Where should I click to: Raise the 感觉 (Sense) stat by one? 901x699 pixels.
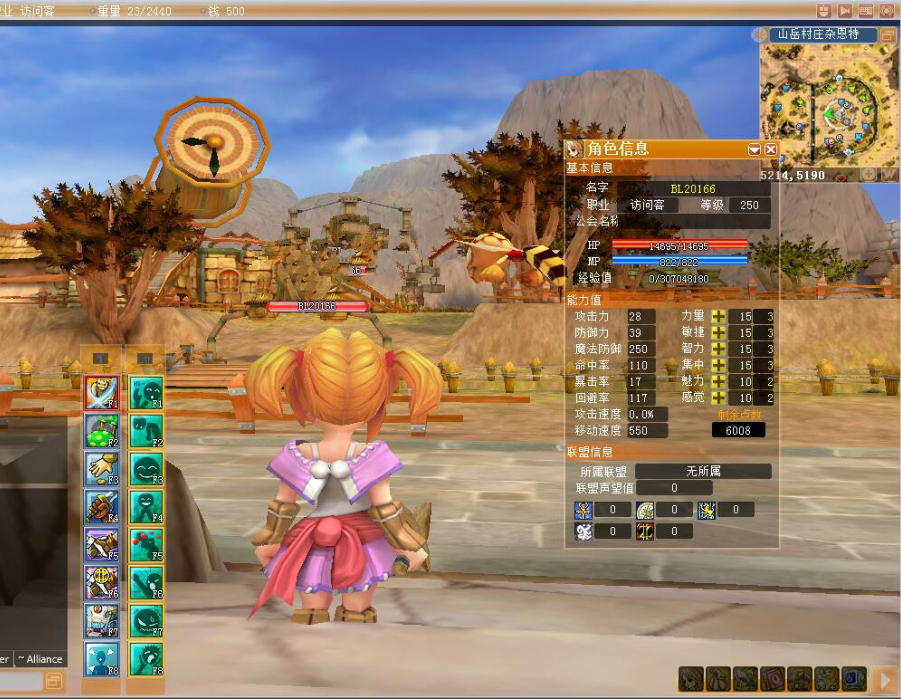(718, 397)
